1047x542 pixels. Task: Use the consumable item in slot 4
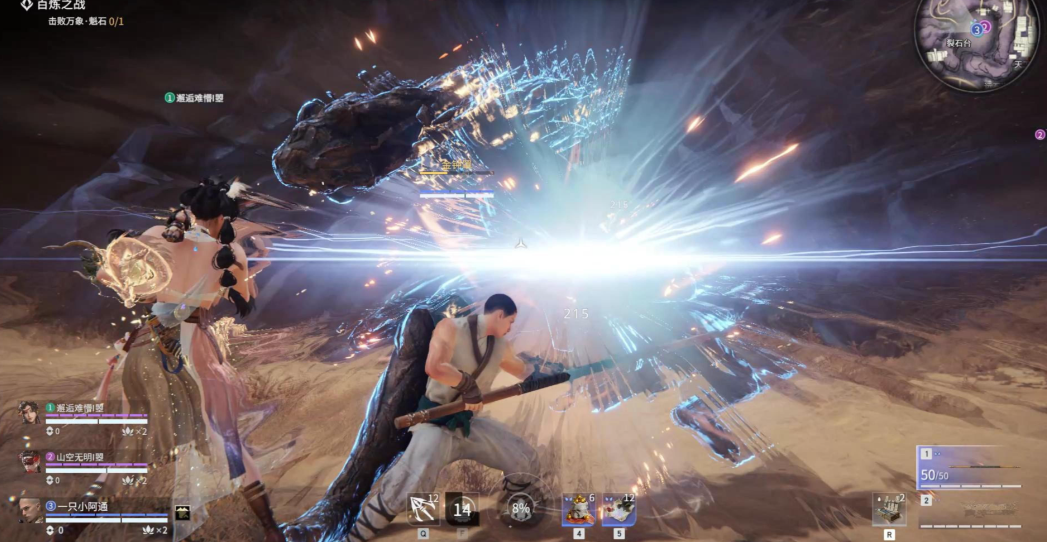click(x=578, y=510)
